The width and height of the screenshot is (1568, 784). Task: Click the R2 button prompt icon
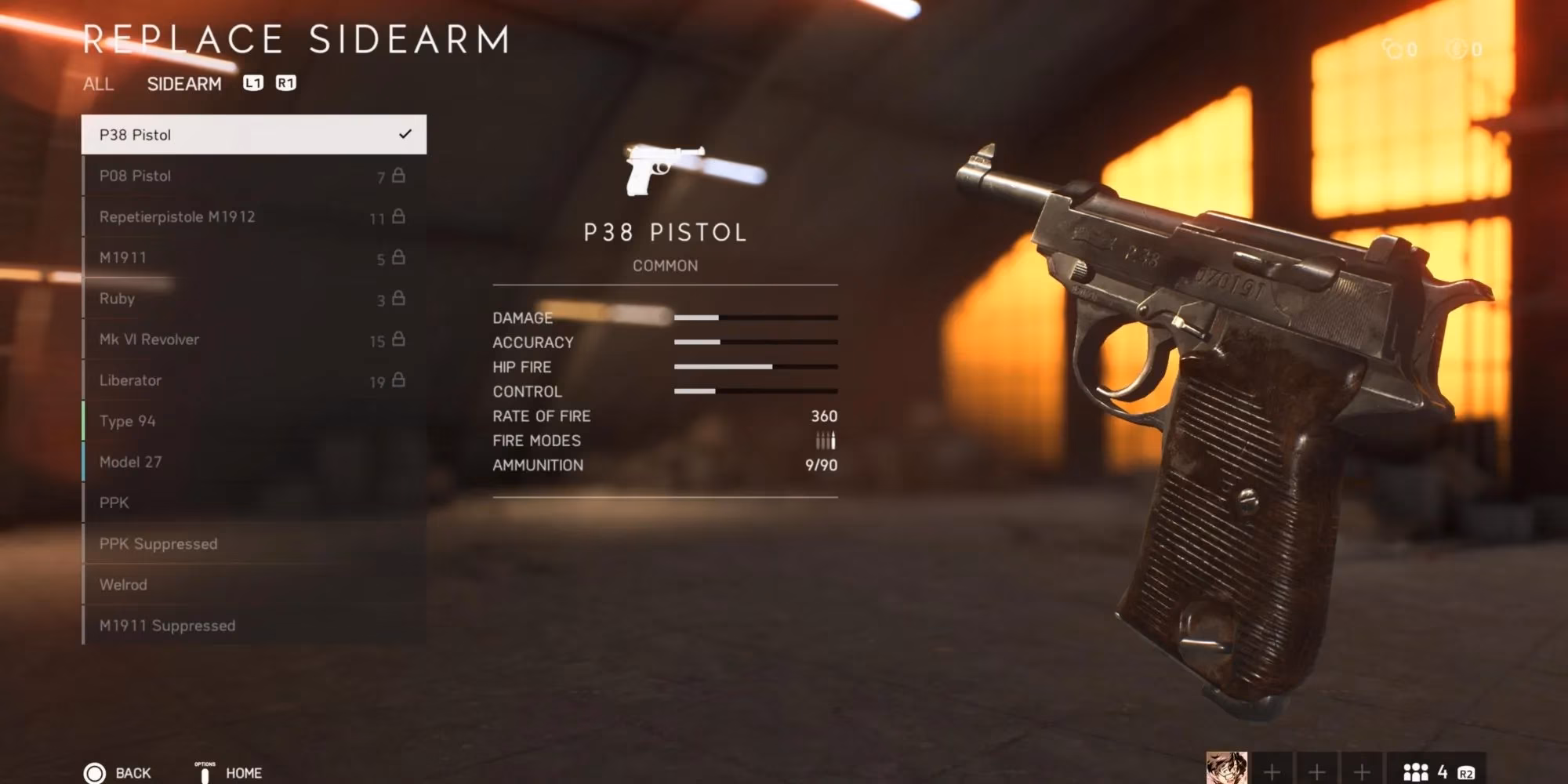1466,771
